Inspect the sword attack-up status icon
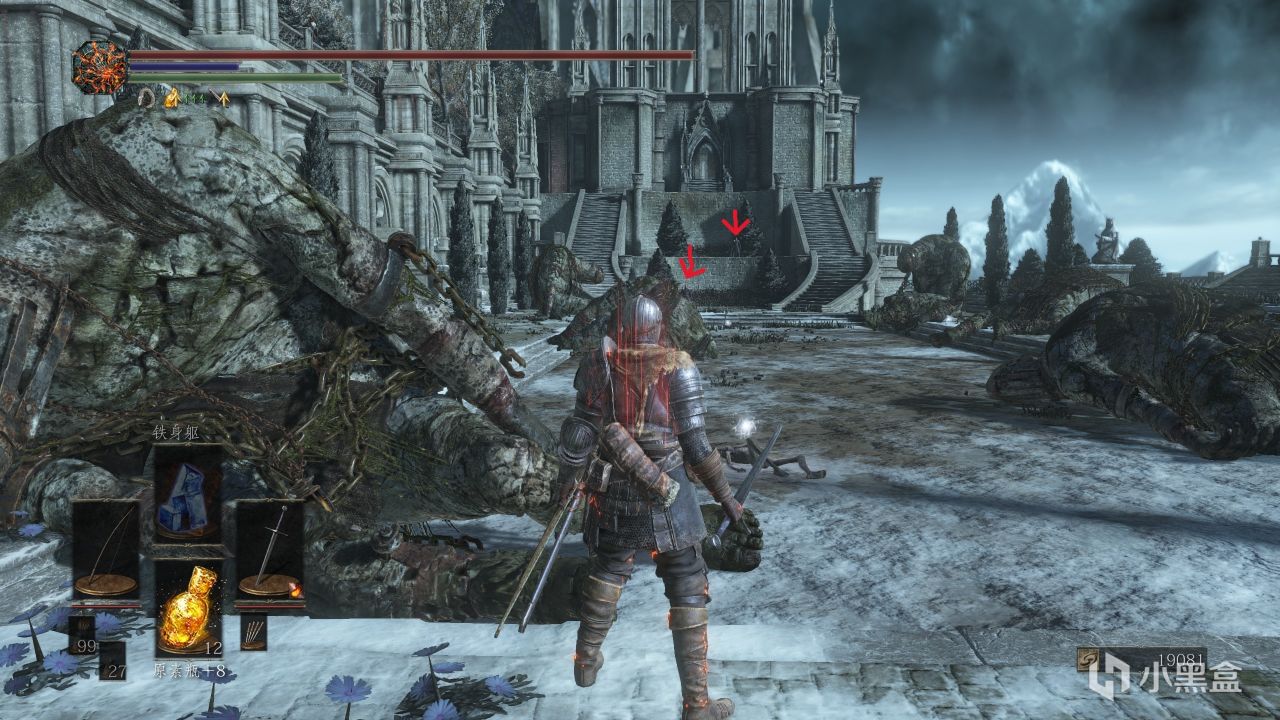The image size is (1280, 720). (222, 98)
